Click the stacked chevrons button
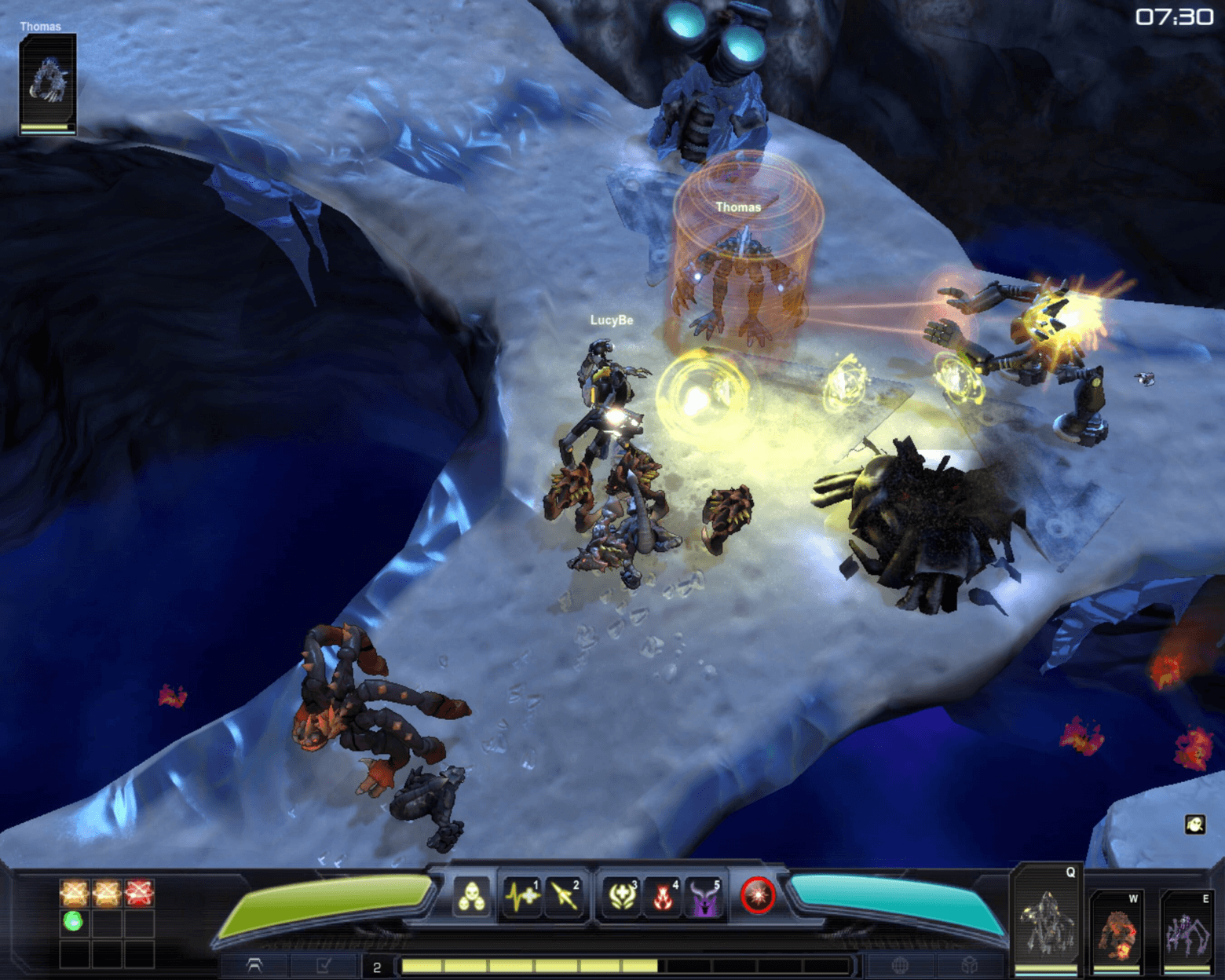The width and height of the screenshot is (1225, 980). coord(254,966)
